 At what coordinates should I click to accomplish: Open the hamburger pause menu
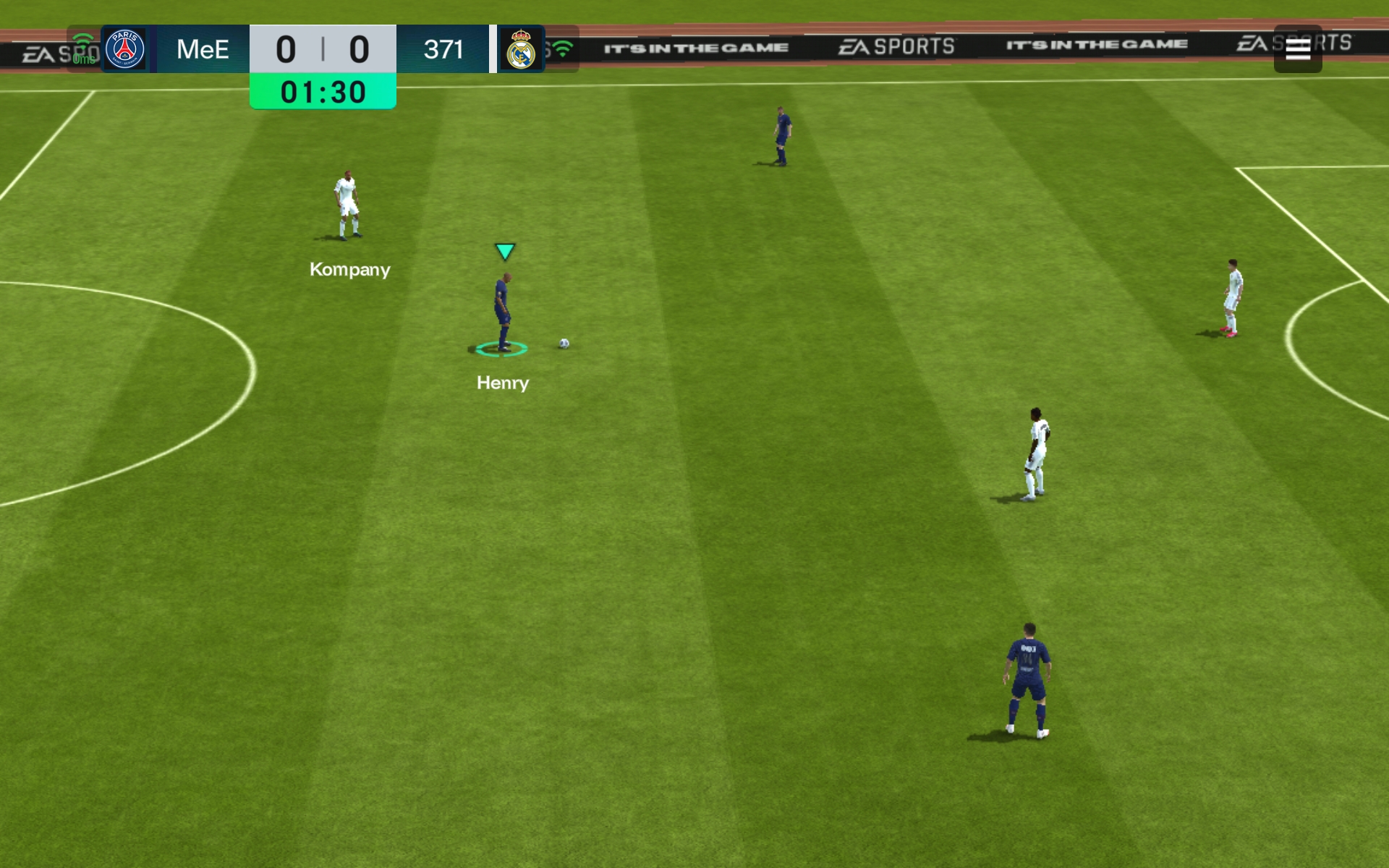click(1297, 49)
